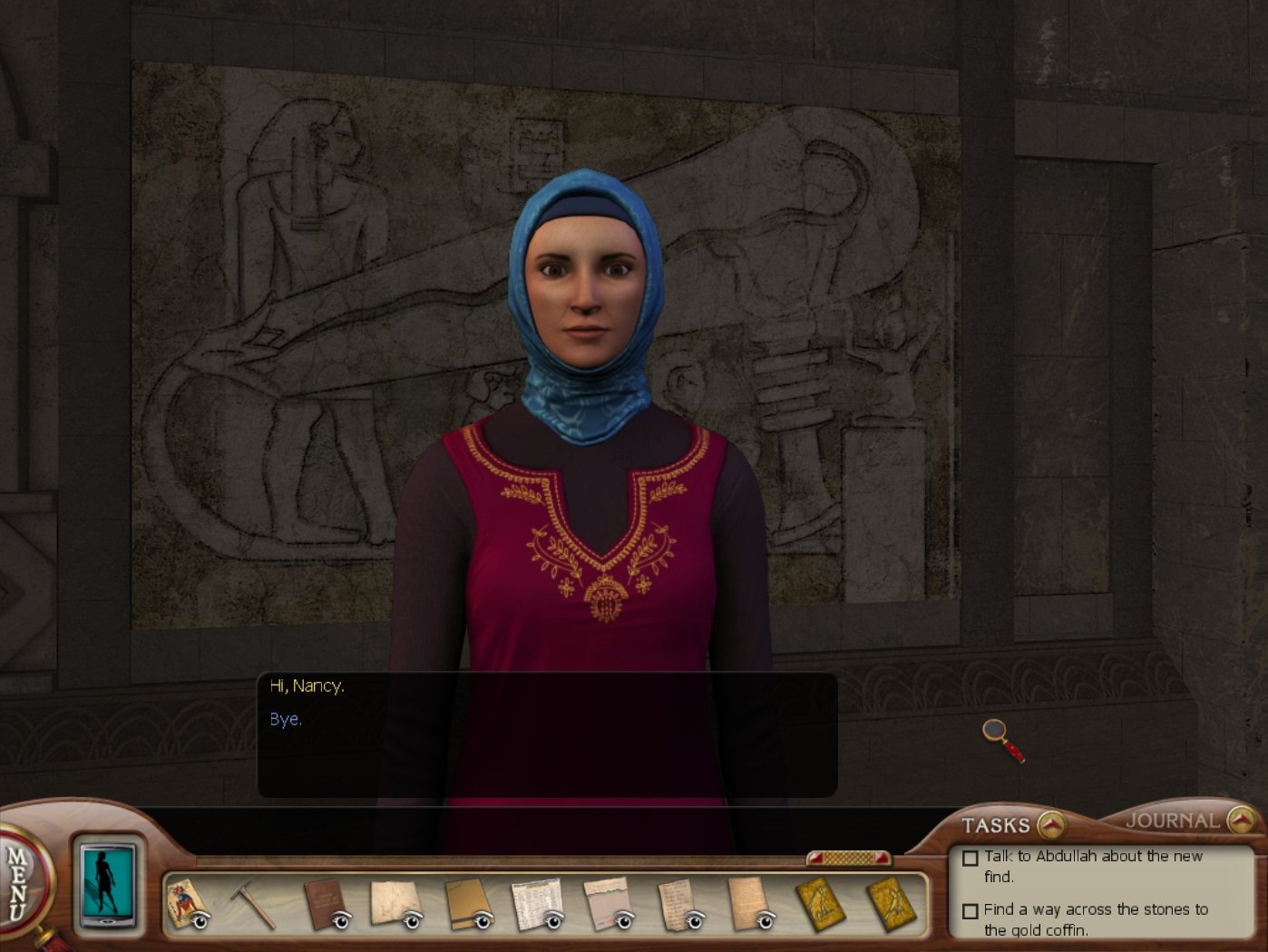
Task: Click the checkered inventory scroll slider
Action: 849,858
